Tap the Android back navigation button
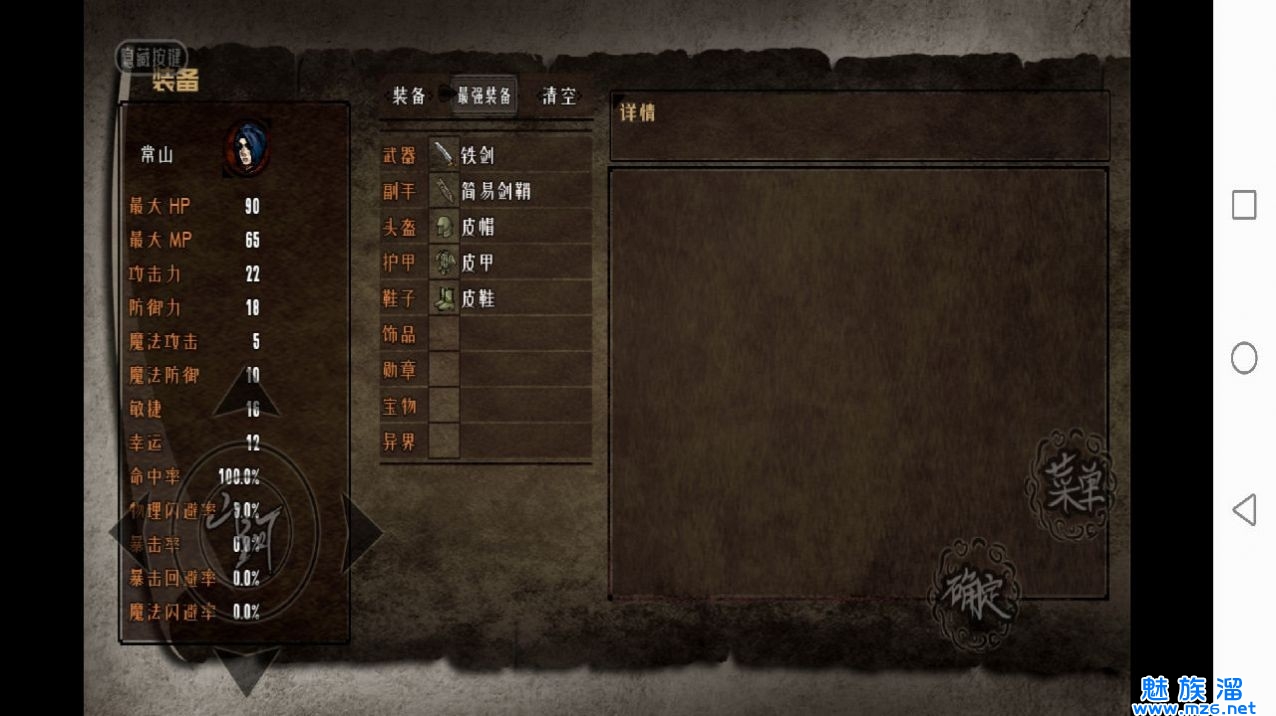This screenshot has width=1276, height=716. click(1243, 510)
